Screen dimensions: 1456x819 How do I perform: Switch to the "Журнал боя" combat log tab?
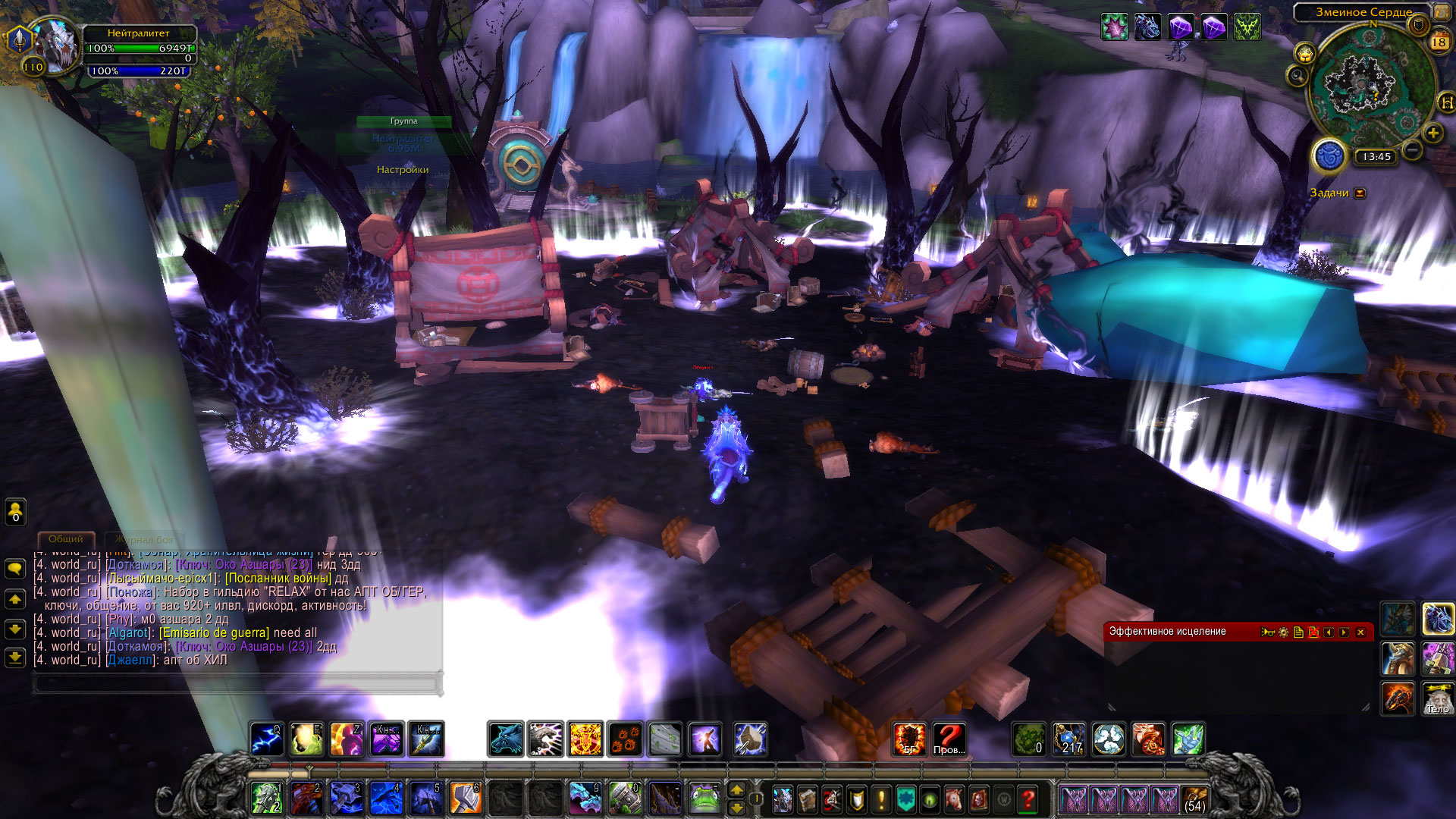[145, 540]
